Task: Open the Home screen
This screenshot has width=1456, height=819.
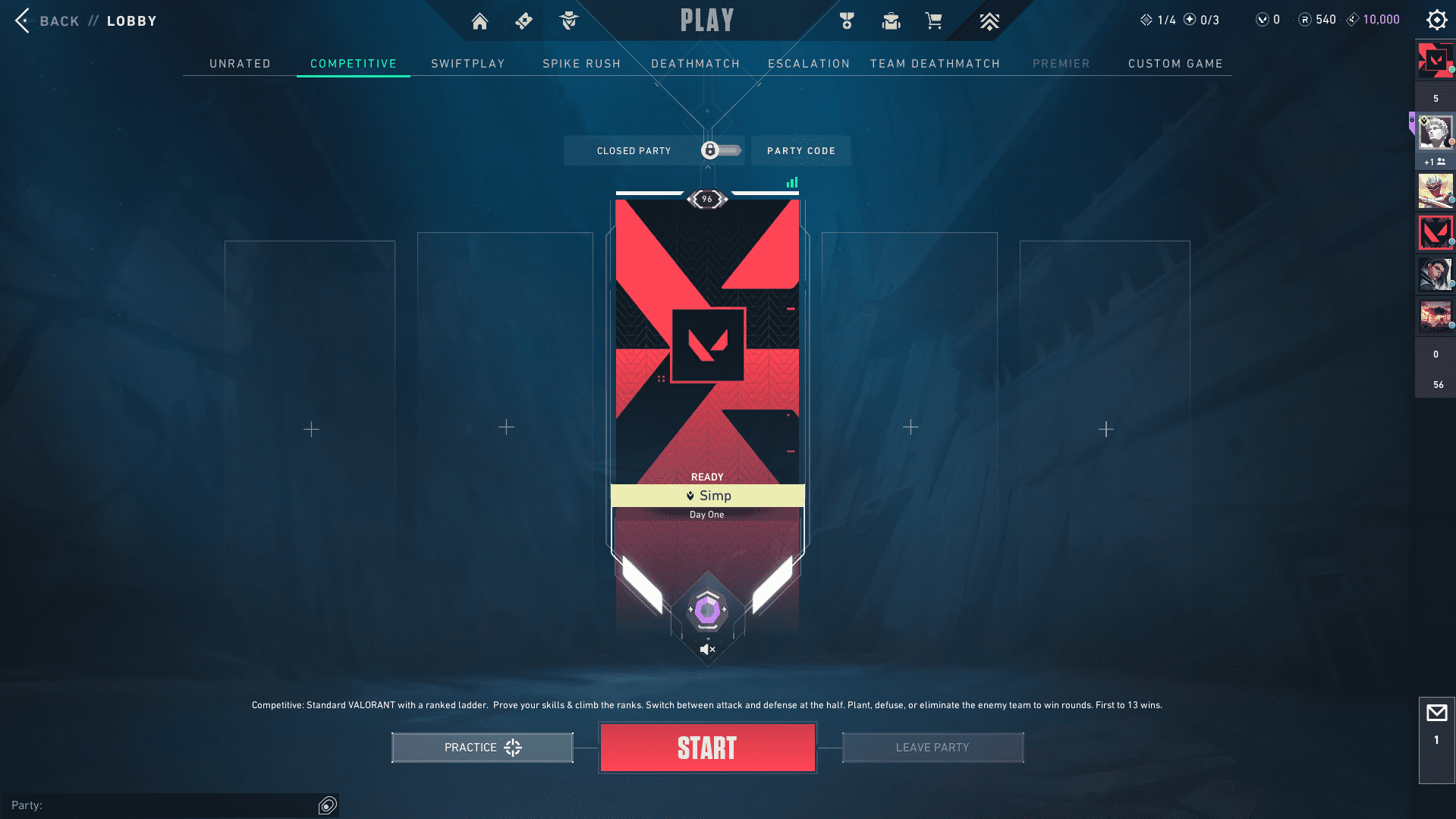Action: point(480,20)
